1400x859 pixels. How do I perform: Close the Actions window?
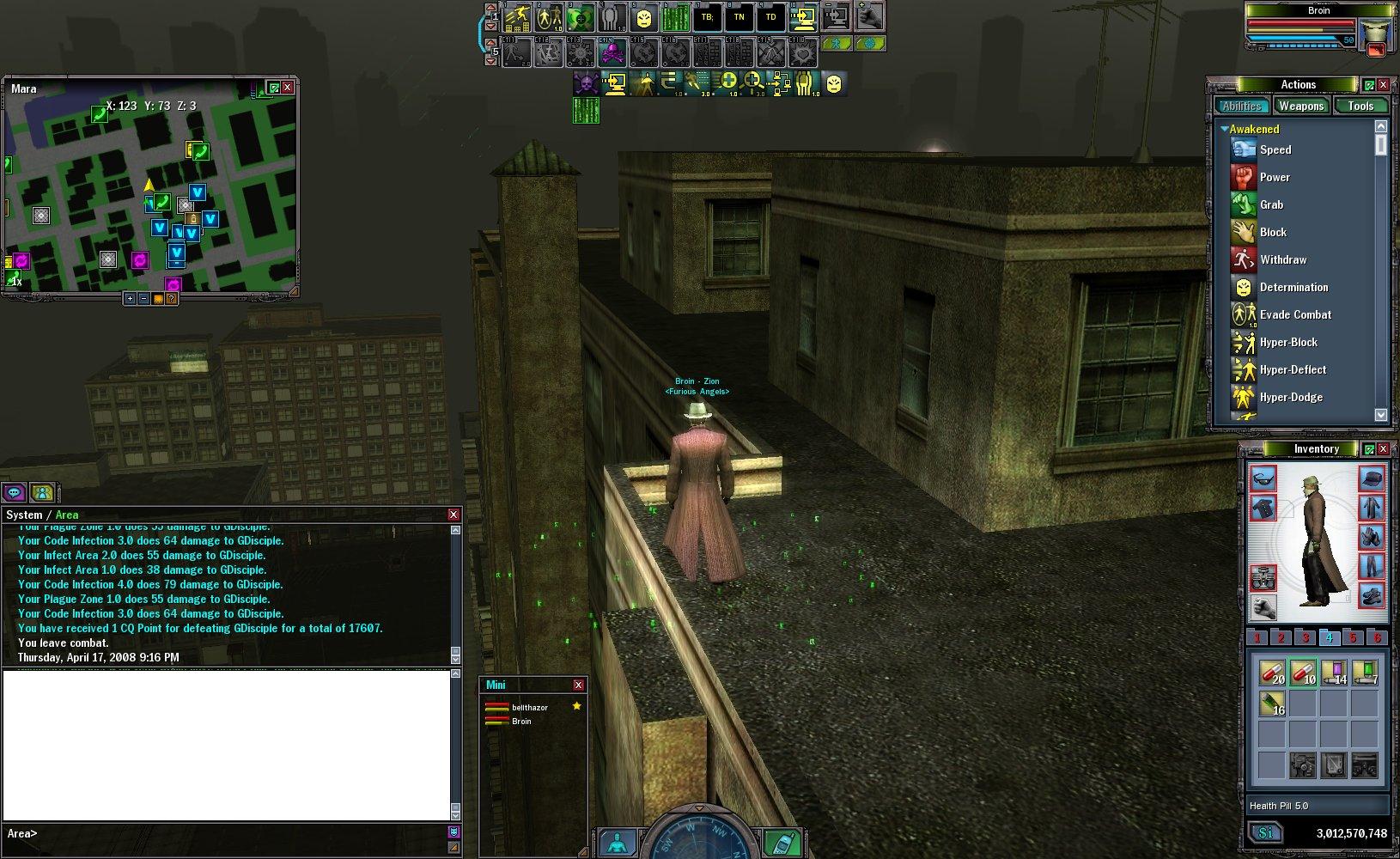click(x=1383, y=84)
